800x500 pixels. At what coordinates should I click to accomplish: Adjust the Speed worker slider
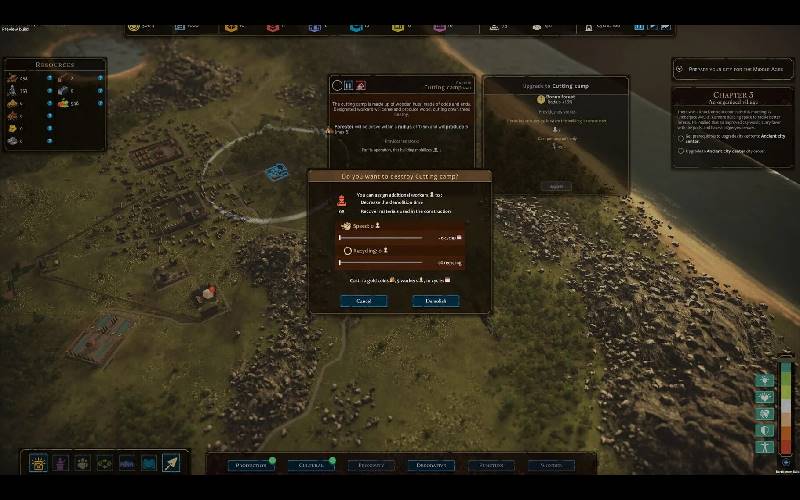pos(381,238)
